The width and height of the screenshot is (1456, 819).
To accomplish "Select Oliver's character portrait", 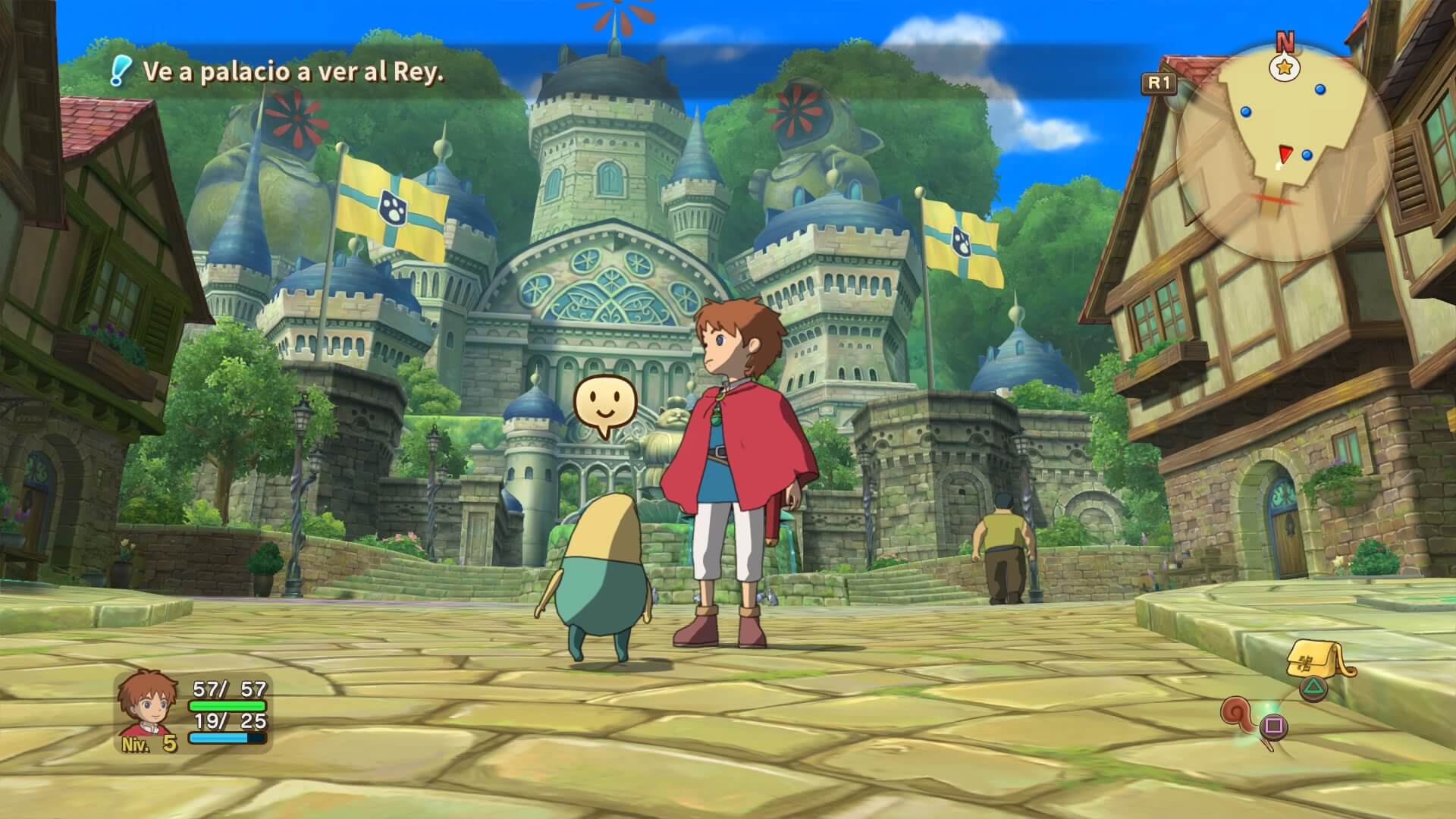I will 149,705.
